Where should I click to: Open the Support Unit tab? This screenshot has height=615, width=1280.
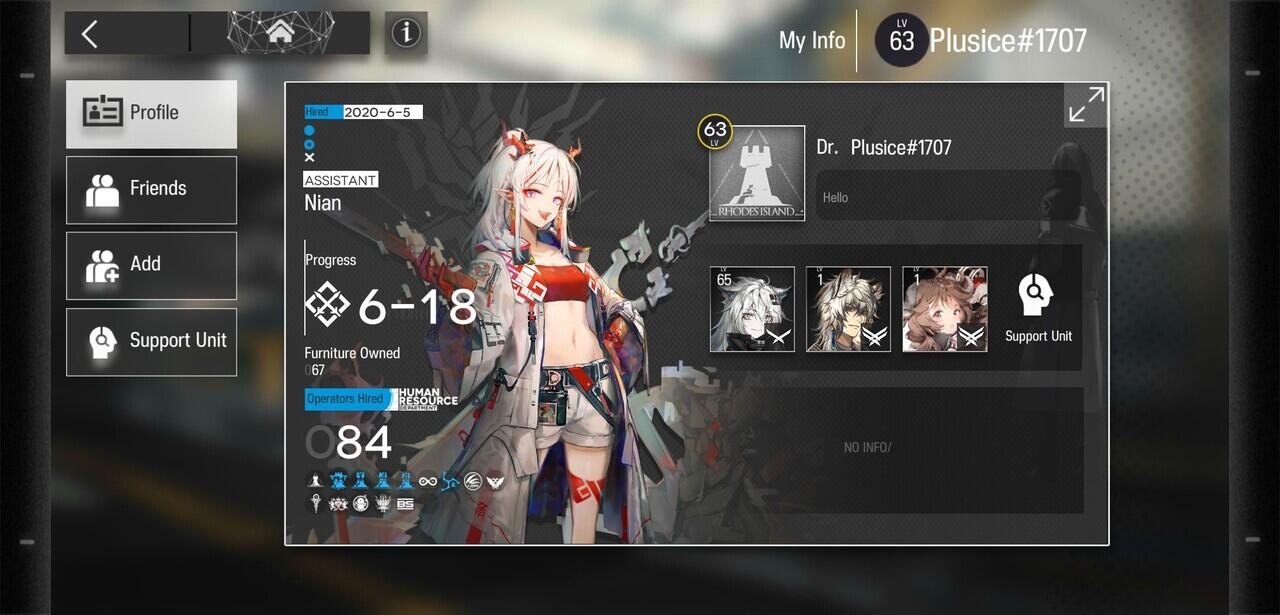(x=152, y=341)
